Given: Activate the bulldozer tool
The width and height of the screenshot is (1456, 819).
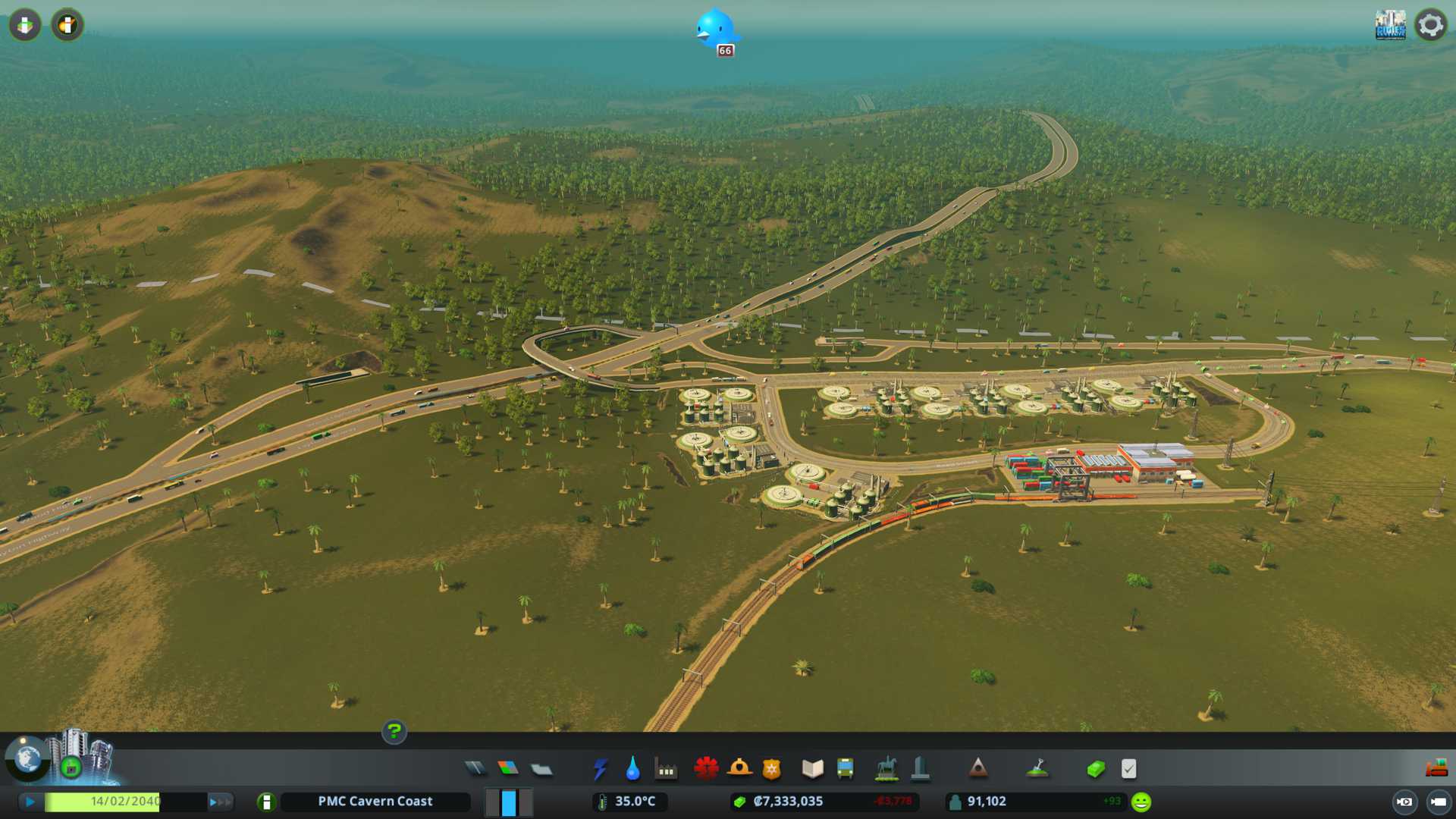Looking at the screenshot, I should [1436, 769].
